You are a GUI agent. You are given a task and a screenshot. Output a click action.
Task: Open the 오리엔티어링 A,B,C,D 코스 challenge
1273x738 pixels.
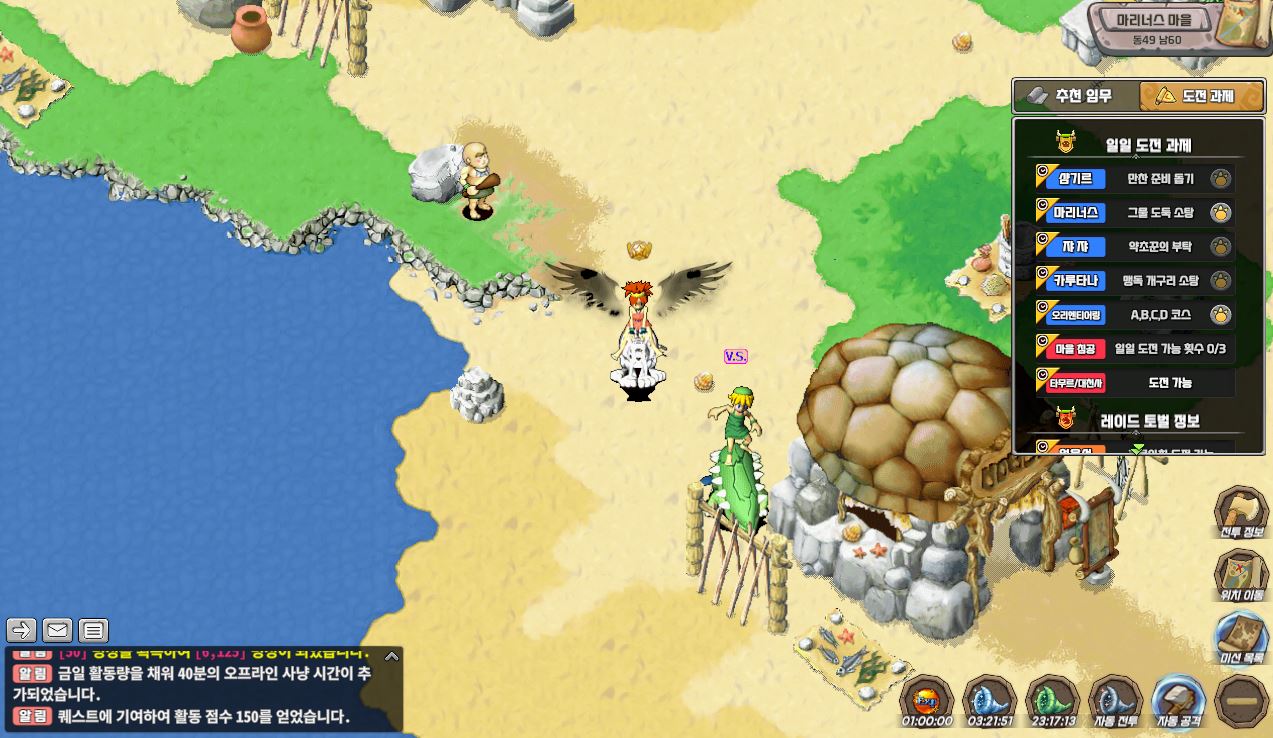[1135, 315]
